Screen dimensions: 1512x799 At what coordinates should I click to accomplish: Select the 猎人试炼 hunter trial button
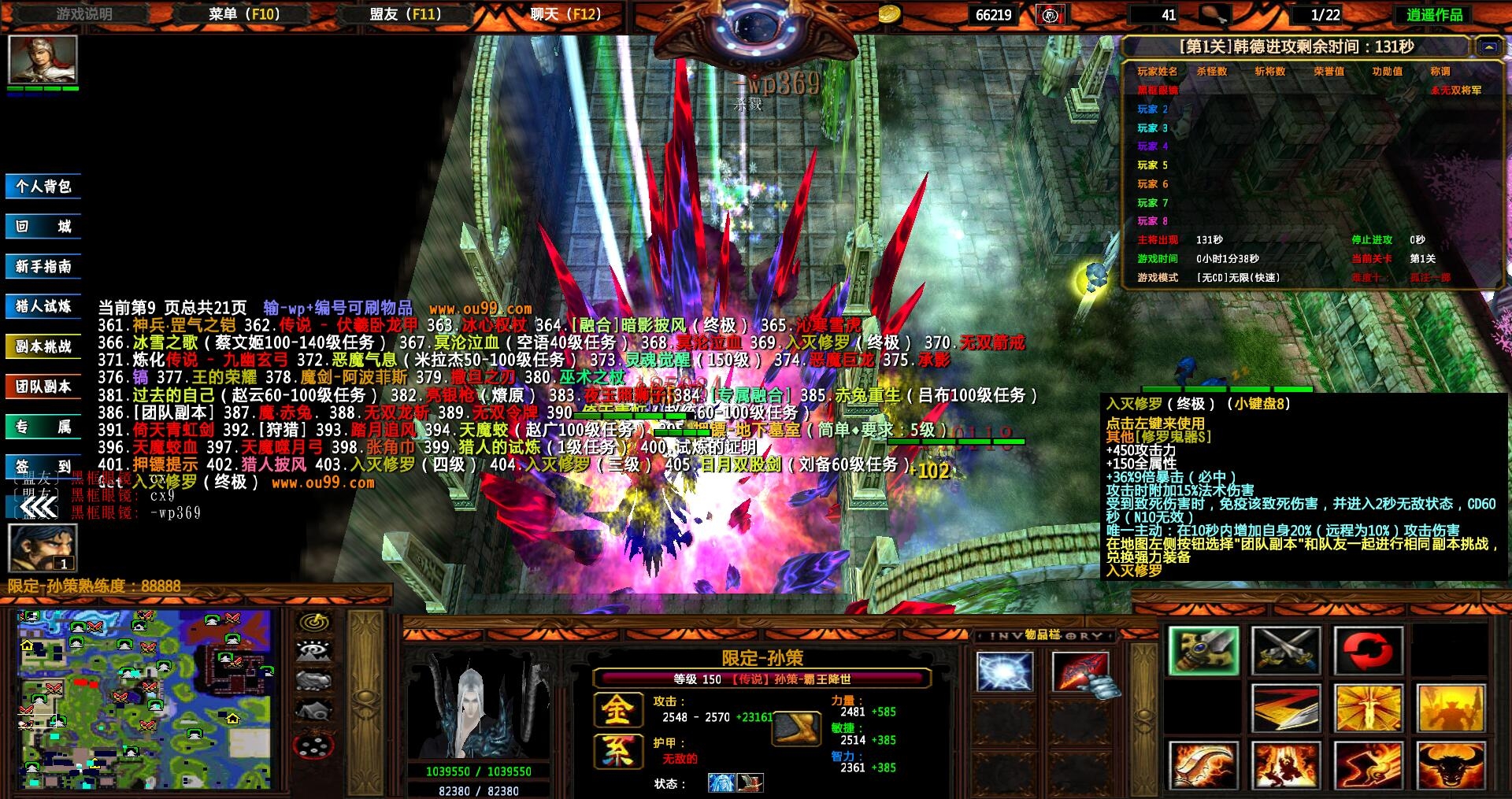tap(43, 306)
